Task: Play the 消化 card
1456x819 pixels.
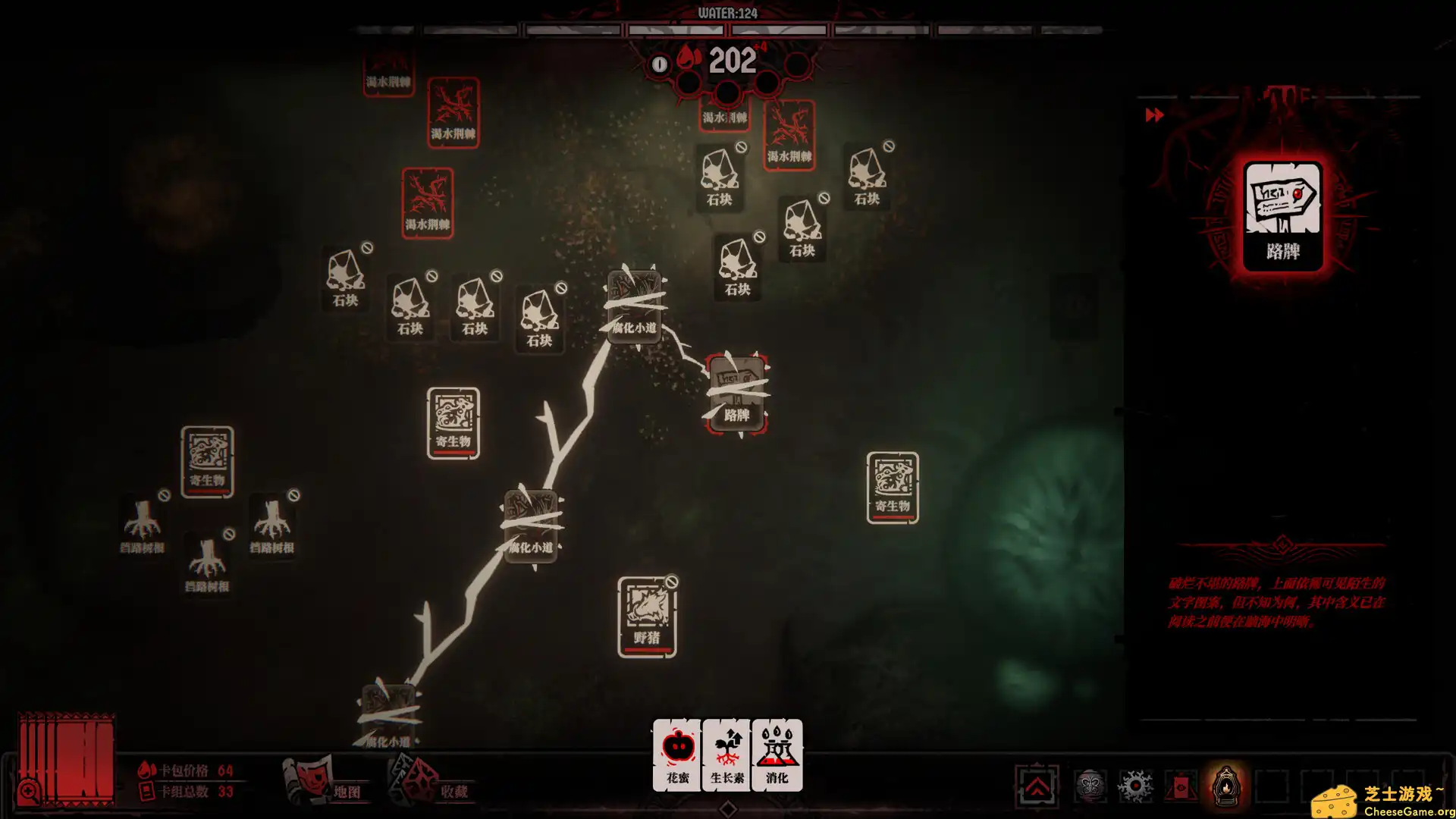Action: click(x=775, y=755)
